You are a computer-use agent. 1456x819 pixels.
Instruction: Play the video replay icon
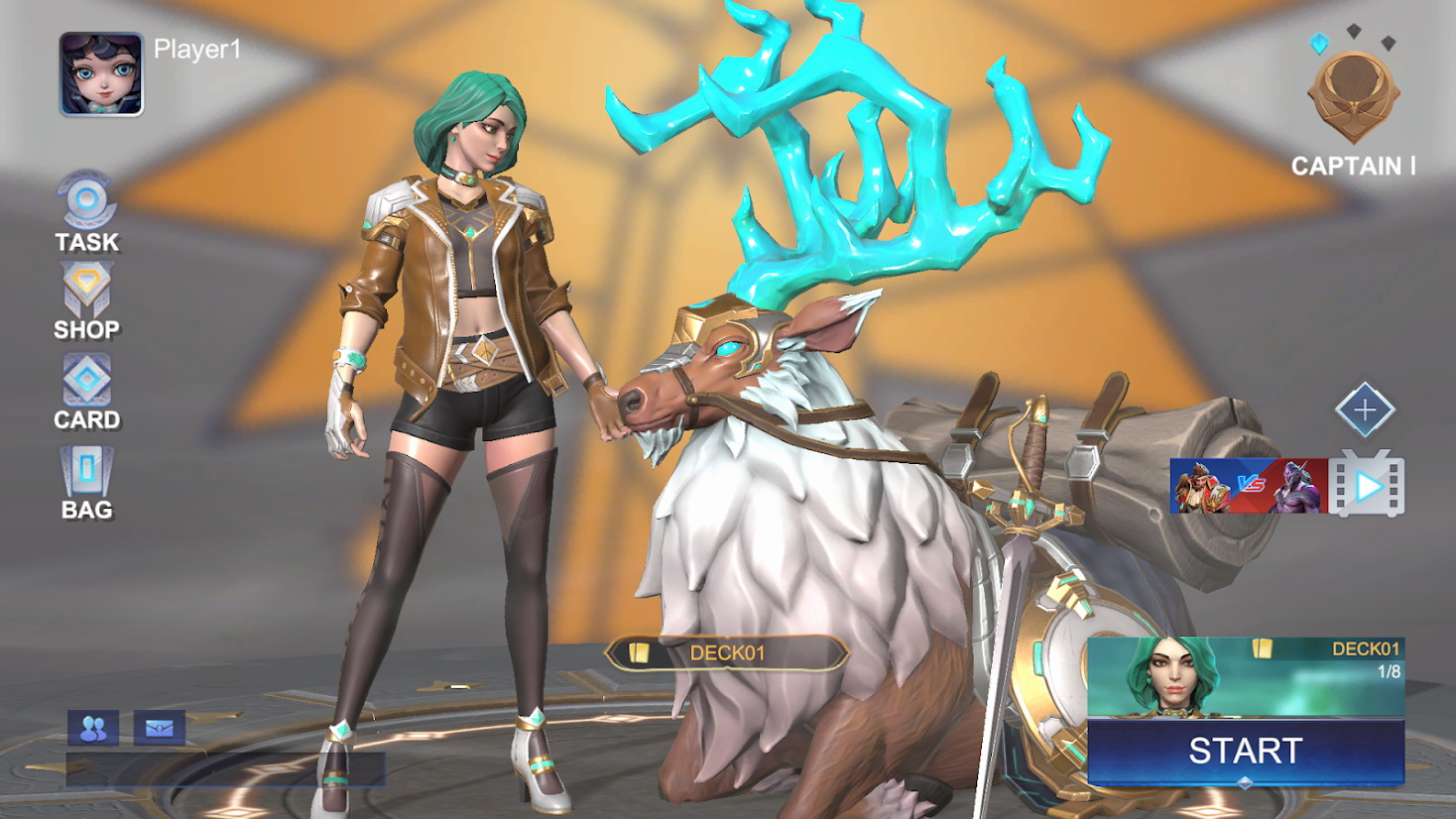click(x=1367, y=486)
